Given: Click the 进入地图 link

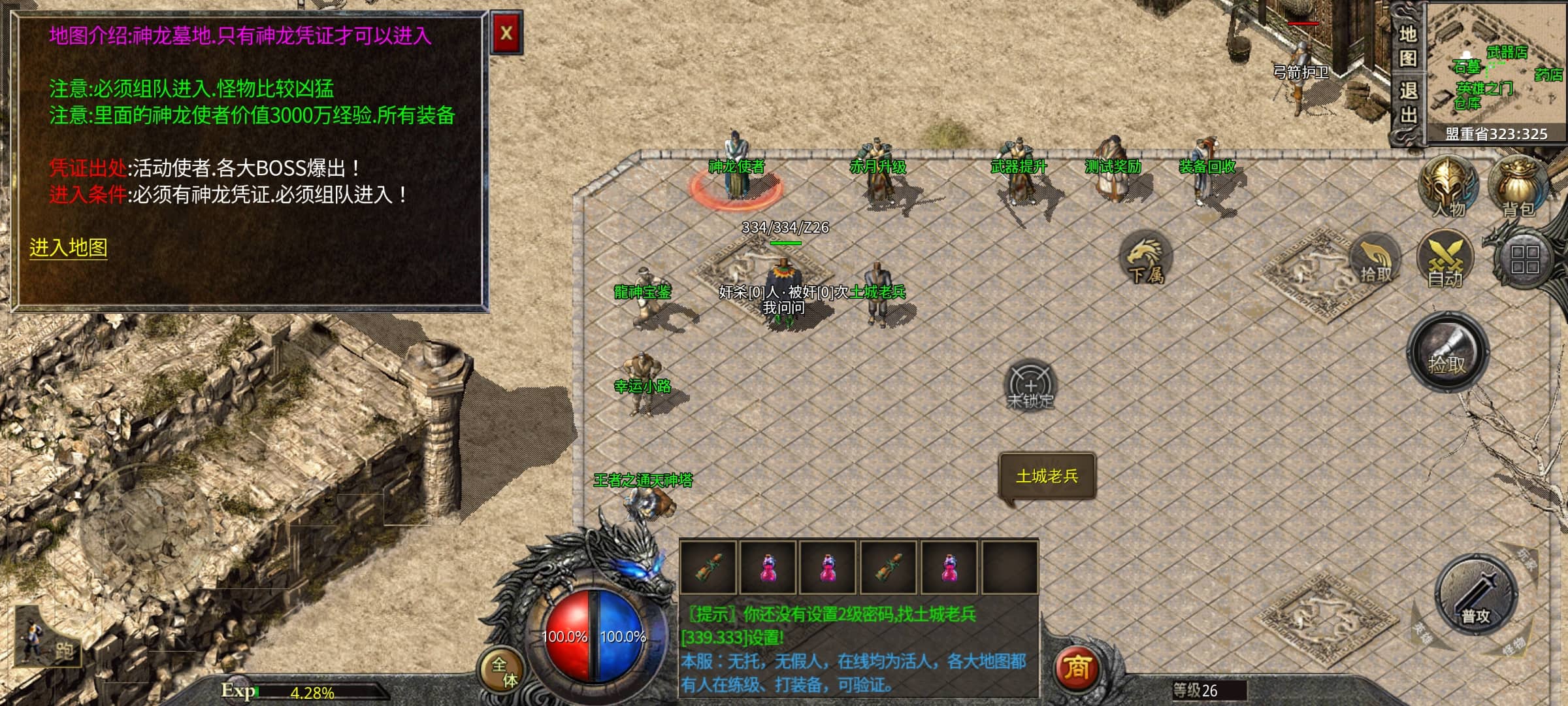Looking at the screenshot, I should 68,248.
